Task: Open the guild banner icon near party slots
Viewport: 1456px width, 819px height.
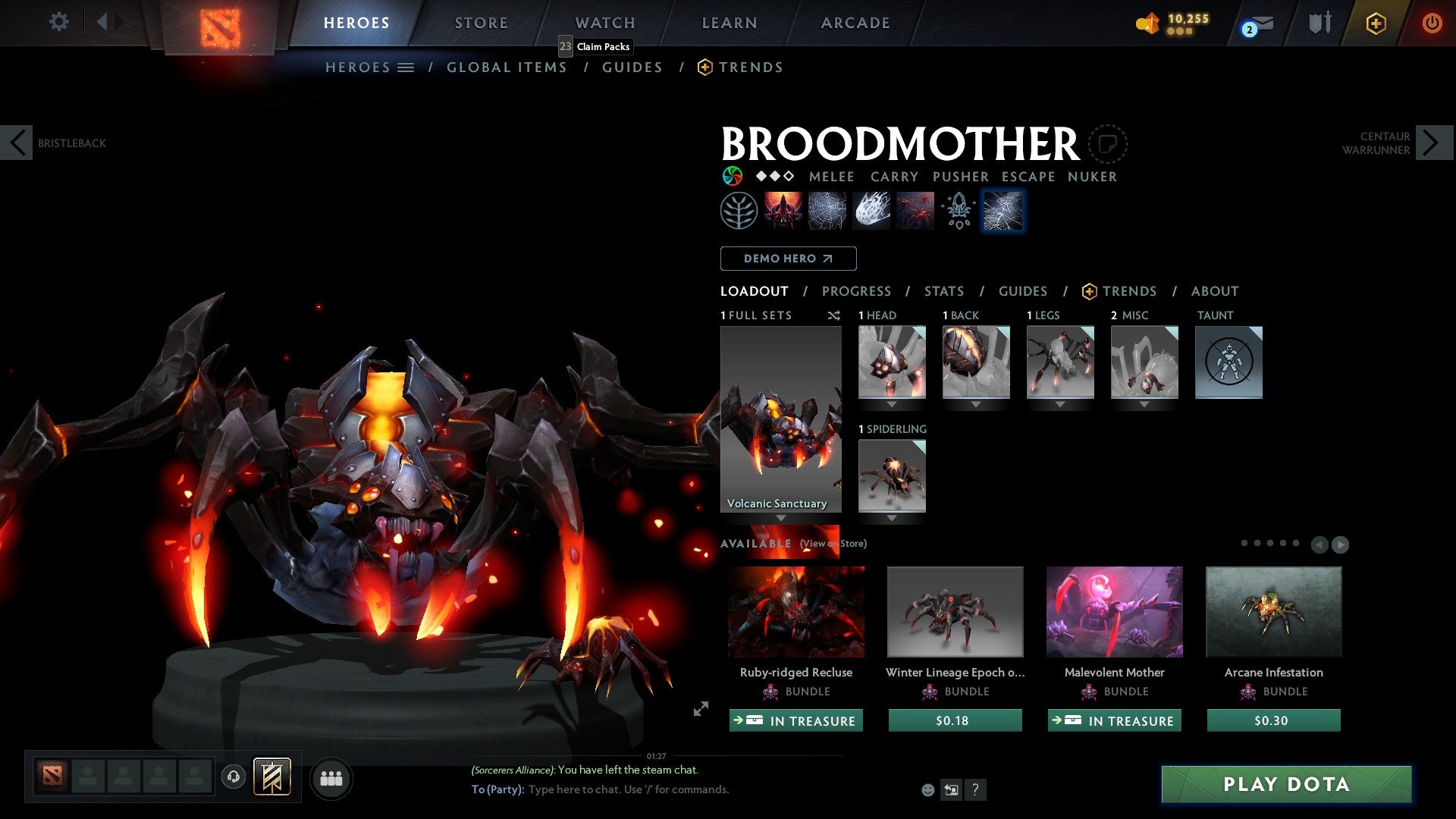Action: pos(274,777)
